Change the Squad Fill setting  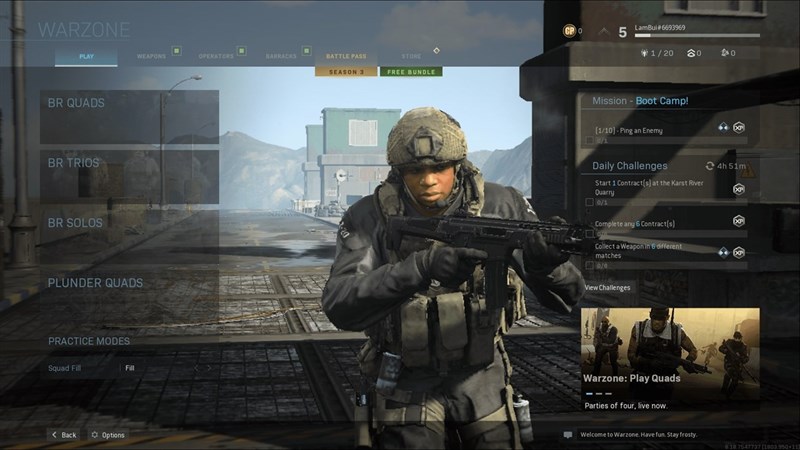(130, 368)
